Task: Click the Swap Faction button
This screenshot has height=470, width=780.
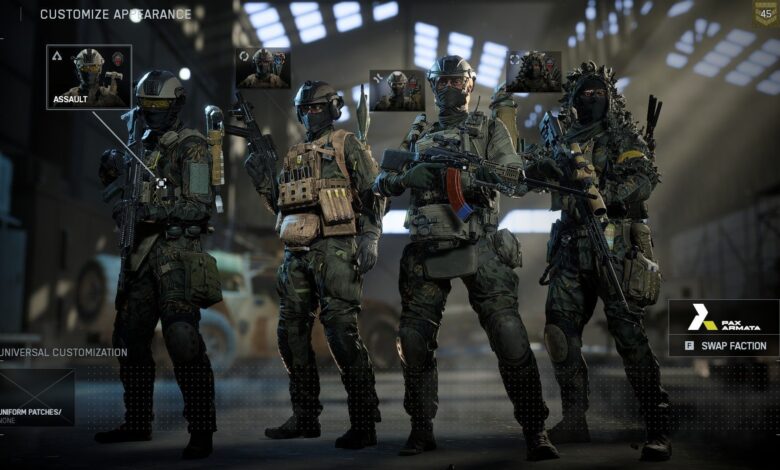Action: [x=724, y=346]
